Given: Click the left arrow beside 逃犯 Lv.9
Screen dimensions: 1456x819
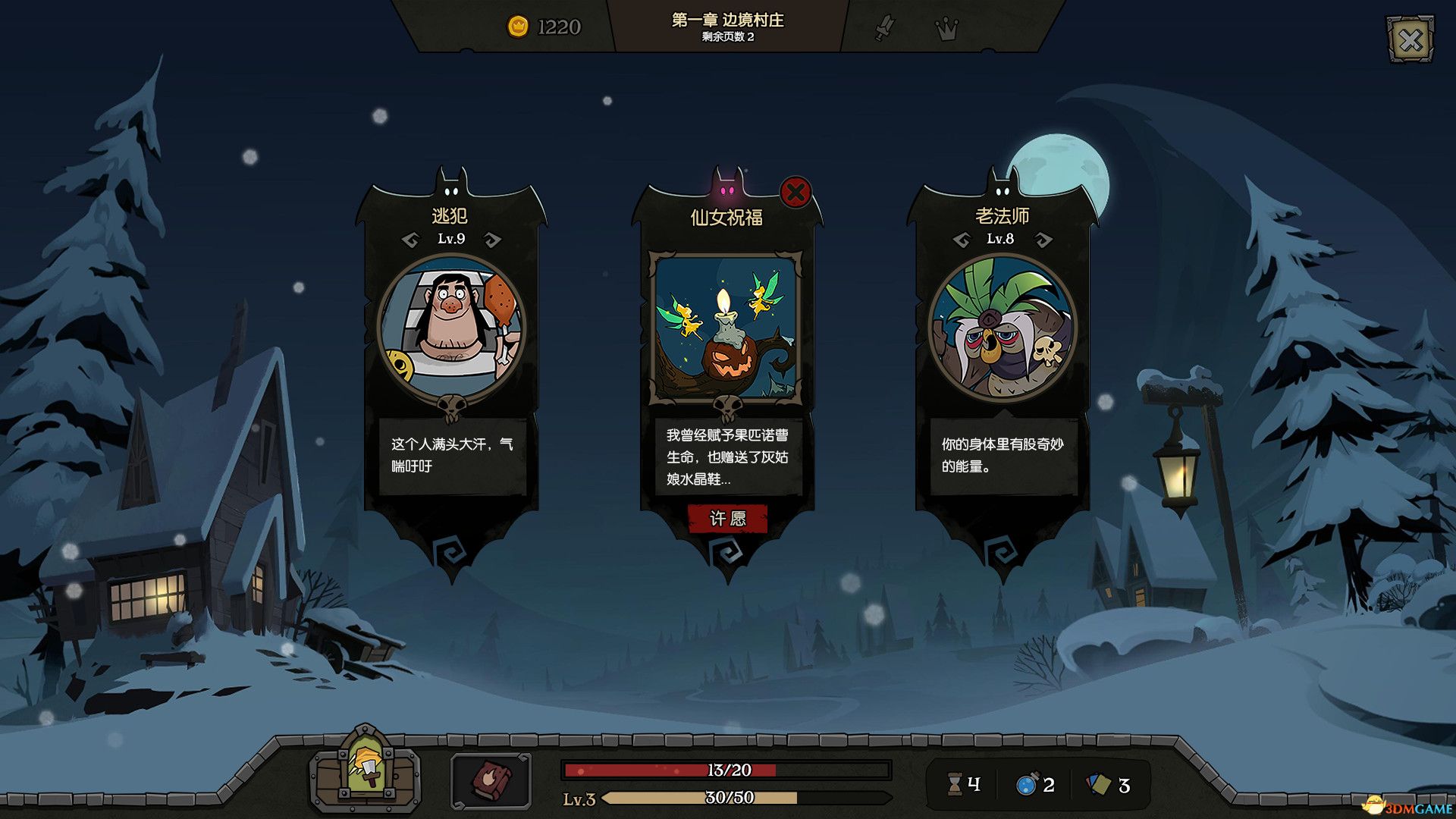Looking at the screenshot, I should point(410,240).
